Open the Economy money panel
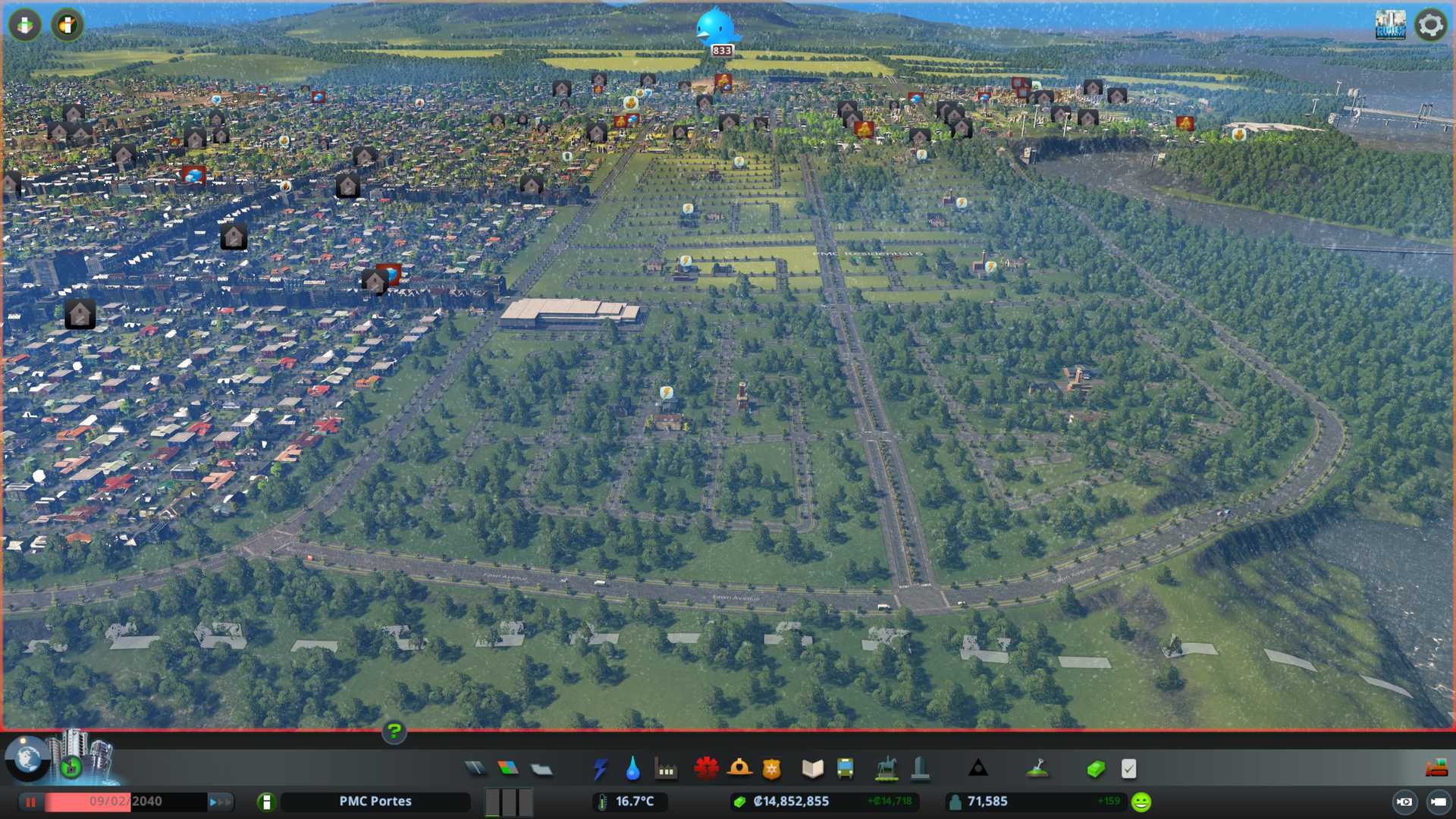The image size is (1456, 819). (x=1095, y=769)
